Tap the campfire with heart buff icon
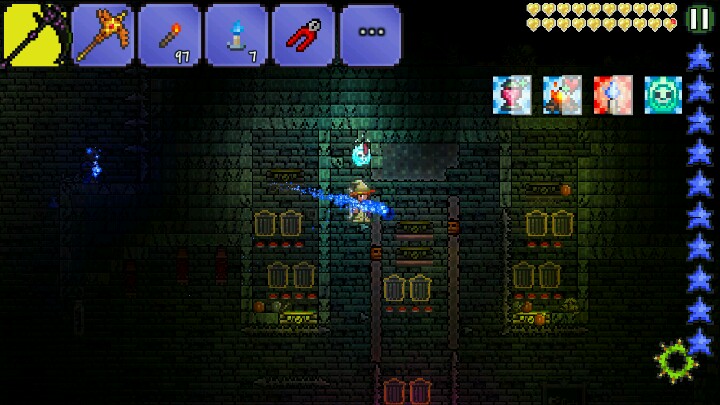Viewport: 720px width, 405px height. click(x=562, y=94)
